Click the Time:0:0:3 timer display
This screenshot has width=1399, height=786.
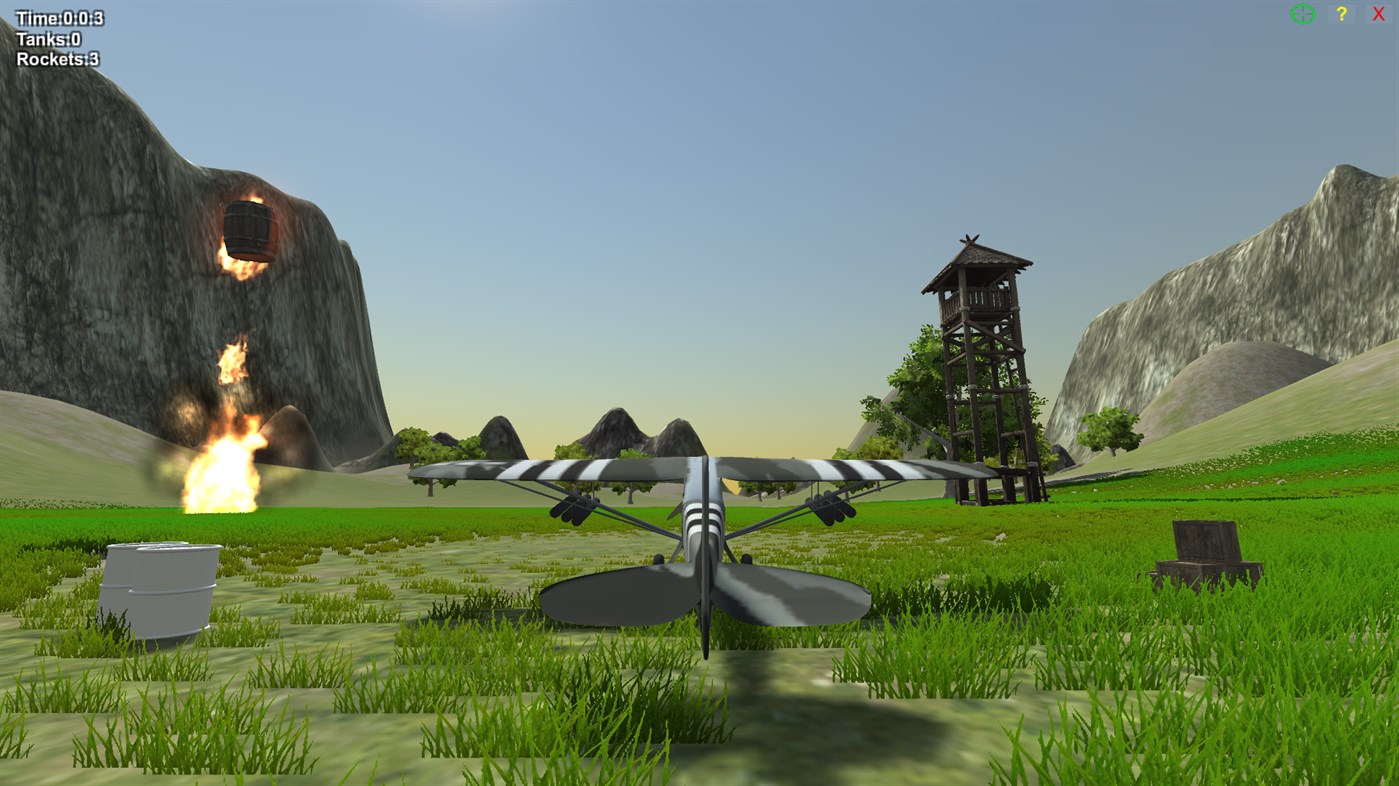tap(59, 17)
